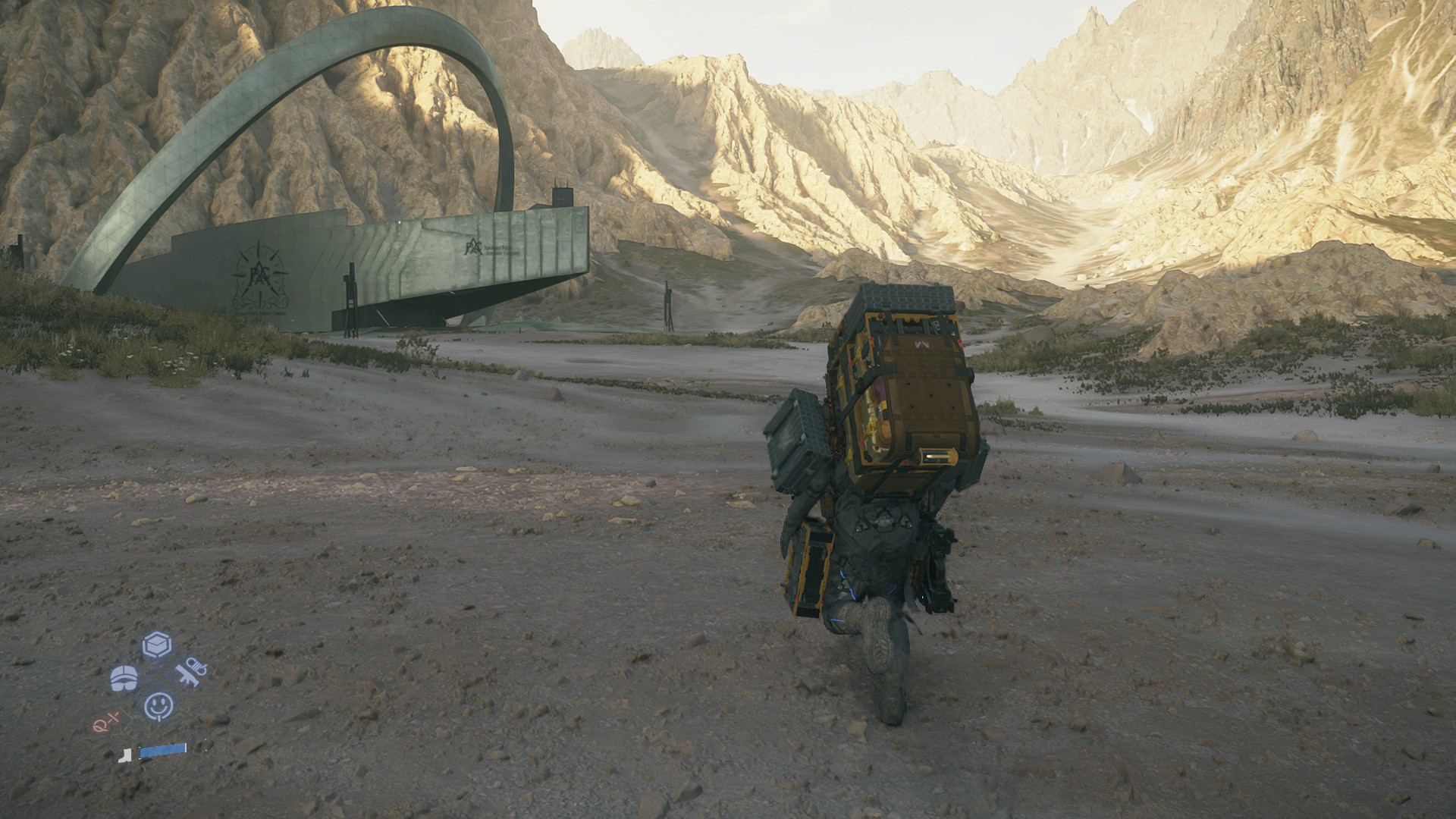Choose the weapon and rope icon
This screenshot has width=1456, height=819.
click(190, 673)
